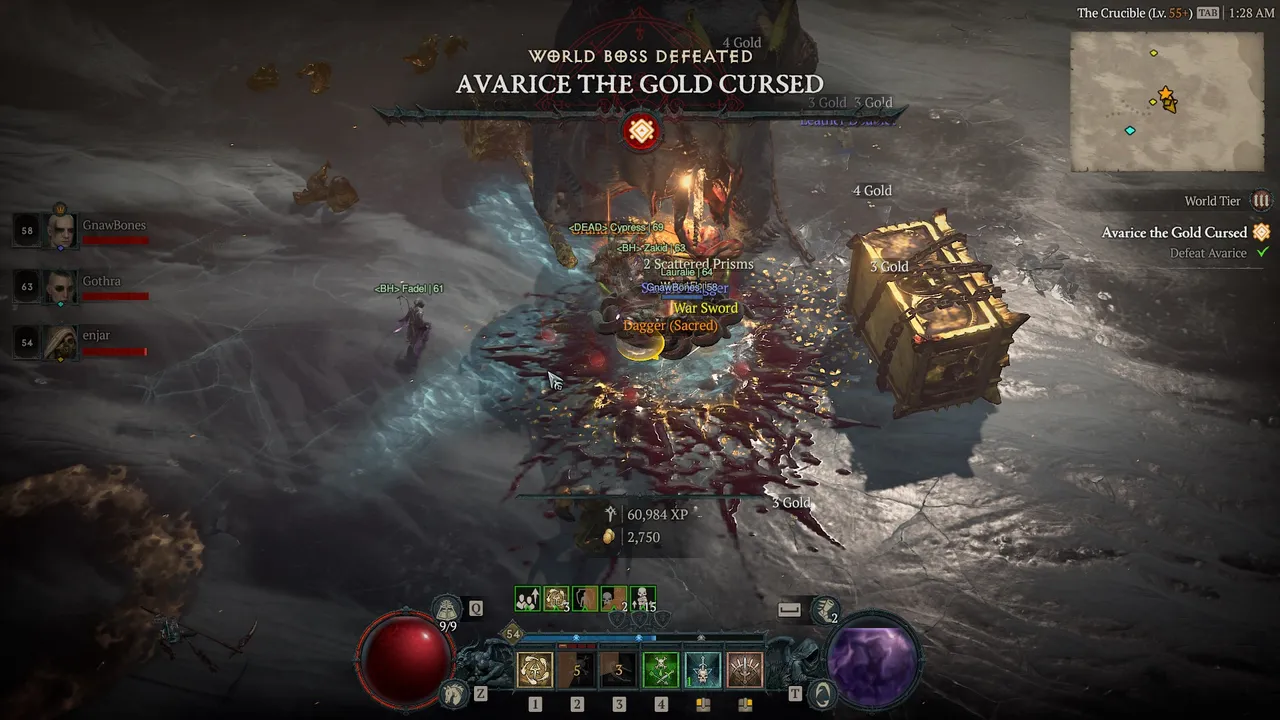Use the healing potion icon
The height and width of the screenshot is (720, 1280).
coord(447,608)
